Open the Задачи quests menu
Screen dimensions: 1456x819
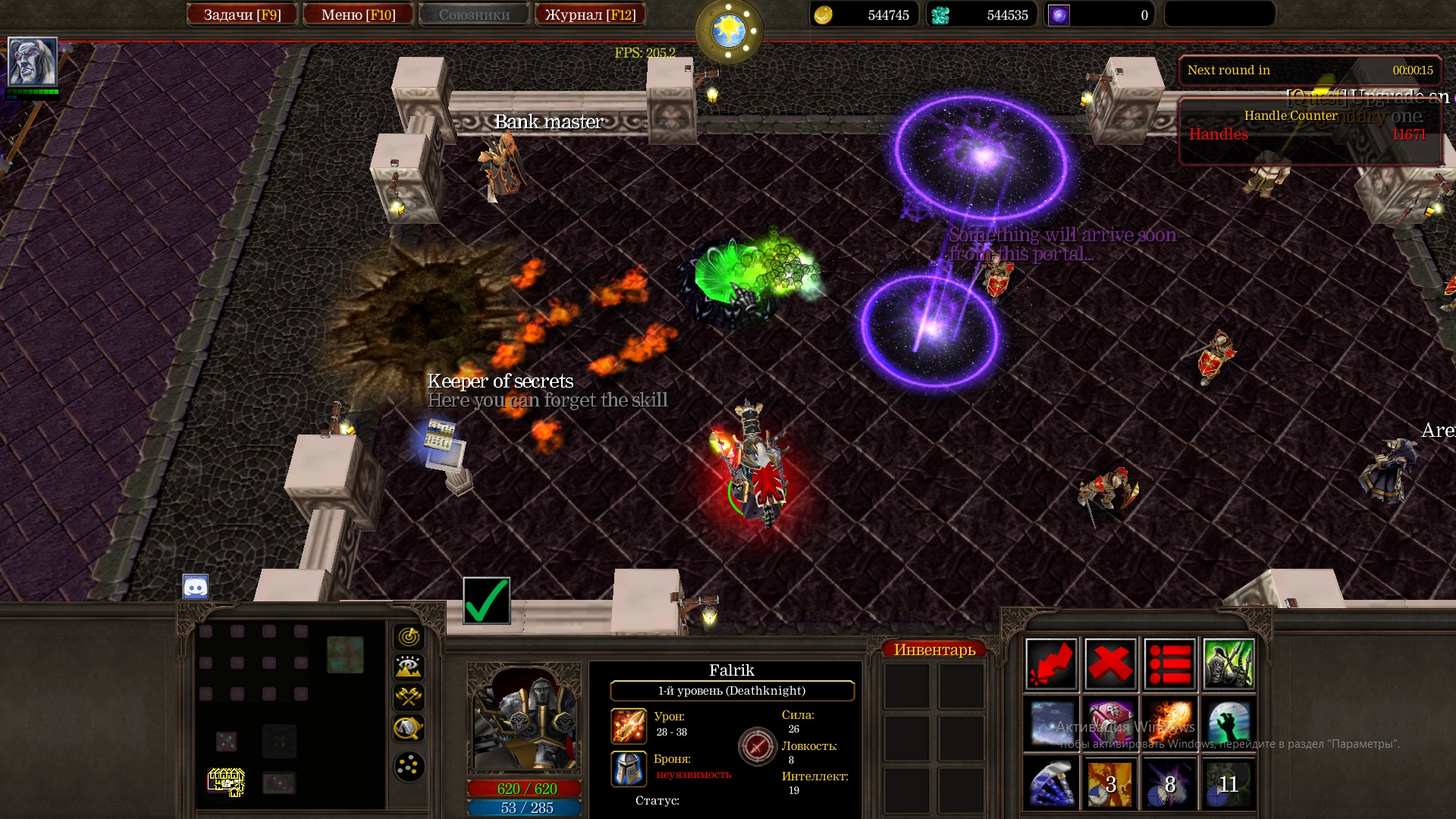tap(242, 14)
